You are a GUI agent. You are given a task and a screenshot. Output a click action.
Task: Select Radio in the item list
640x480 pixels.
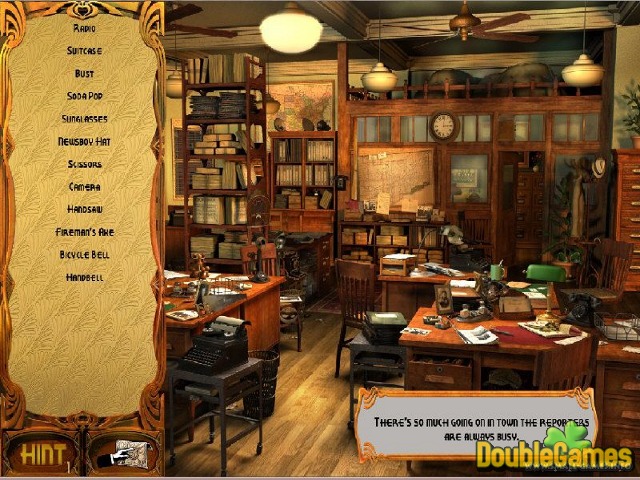click(x=84, y=28)
